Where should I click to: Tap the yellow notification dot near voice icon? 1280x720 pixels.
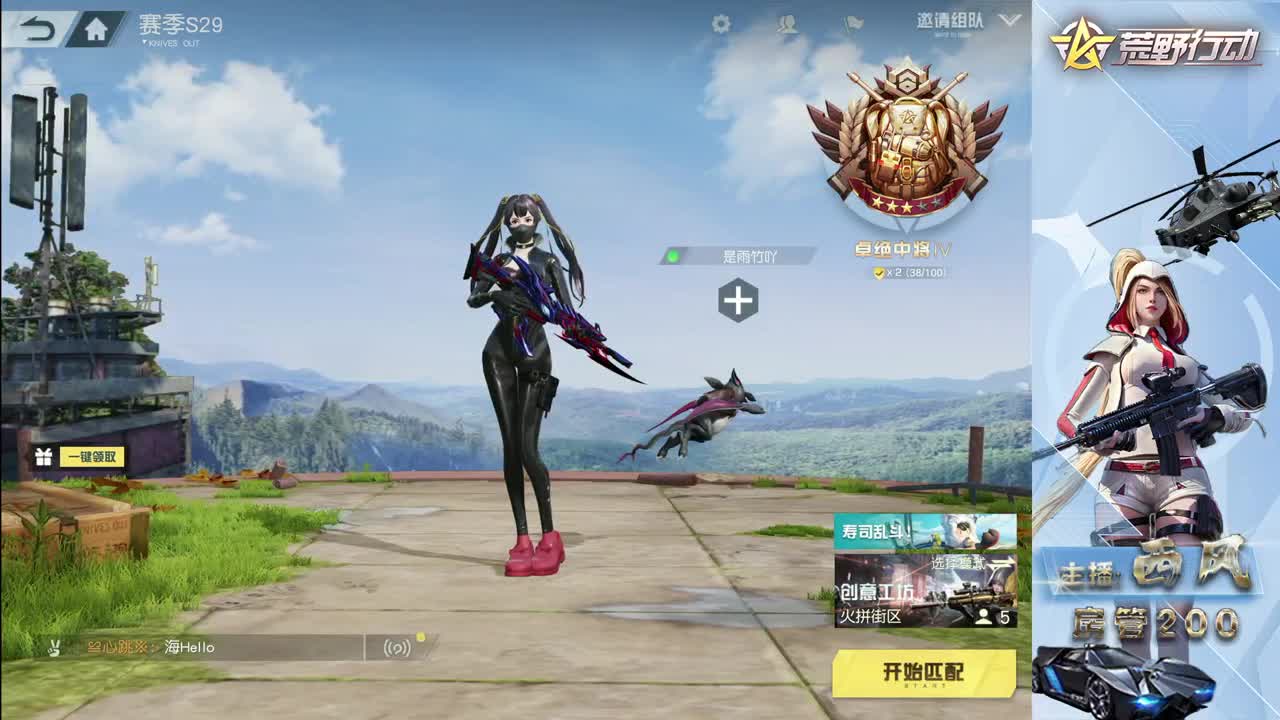[x=420, y=635]
